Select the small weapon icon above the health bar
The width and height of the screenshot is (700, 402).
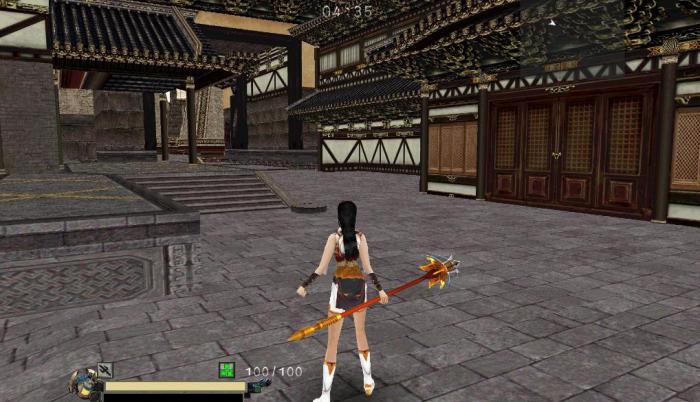(x=104, y=370)
